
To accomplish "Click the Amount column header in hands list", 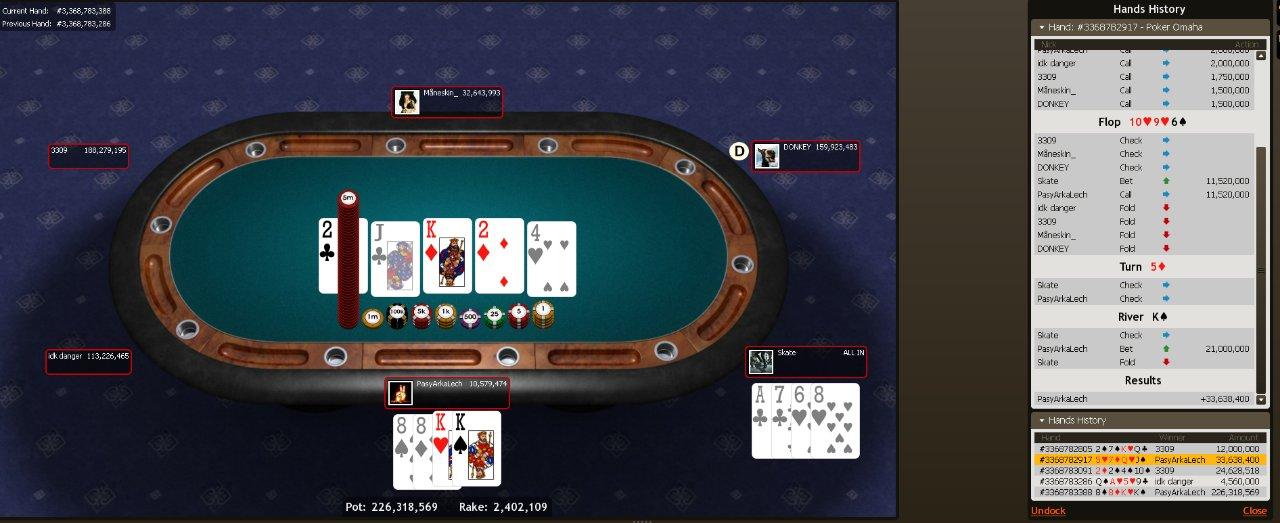I will tap(1235, 438).
